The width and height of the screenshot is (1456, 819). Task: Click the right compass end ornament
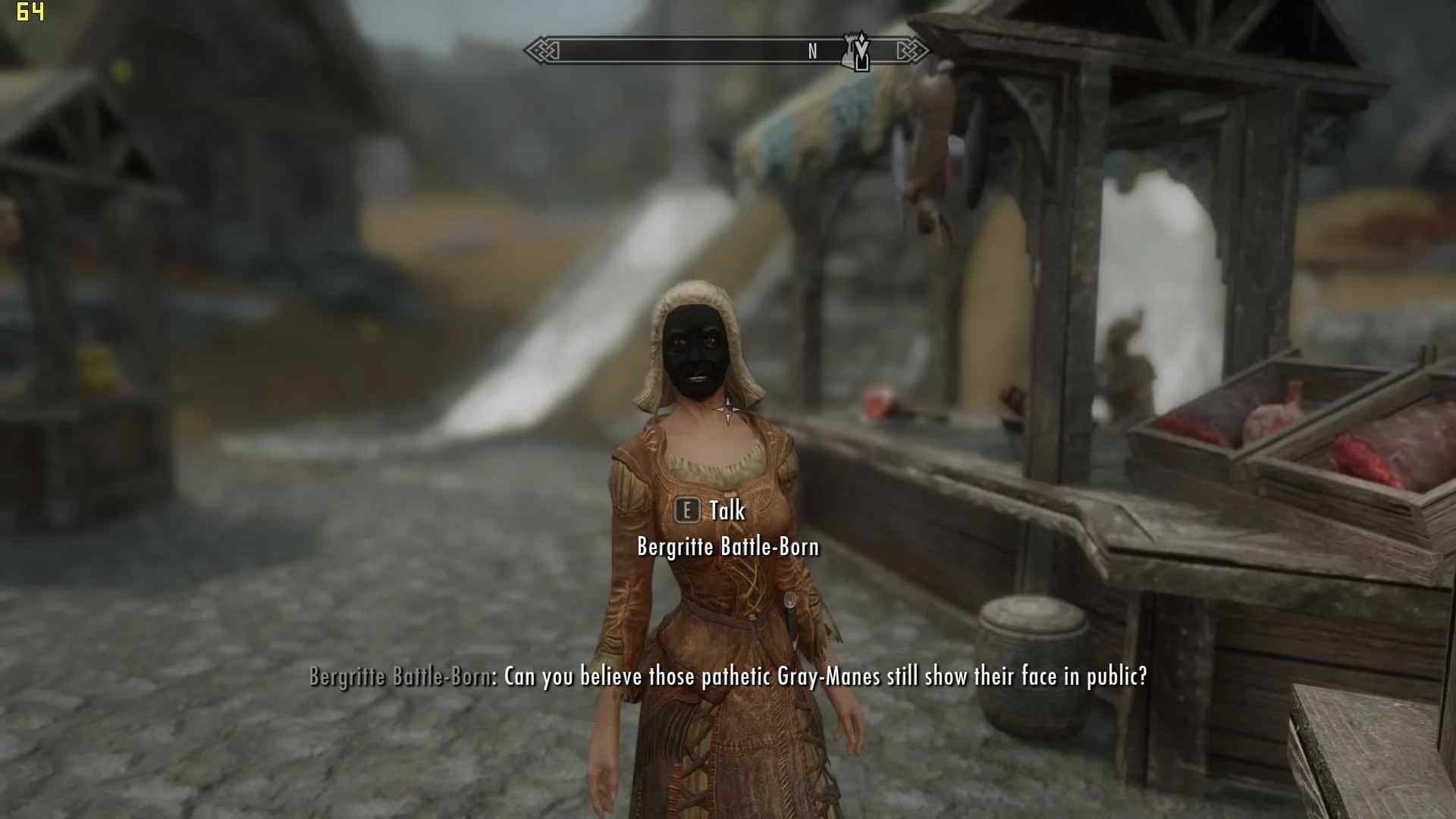915,52
